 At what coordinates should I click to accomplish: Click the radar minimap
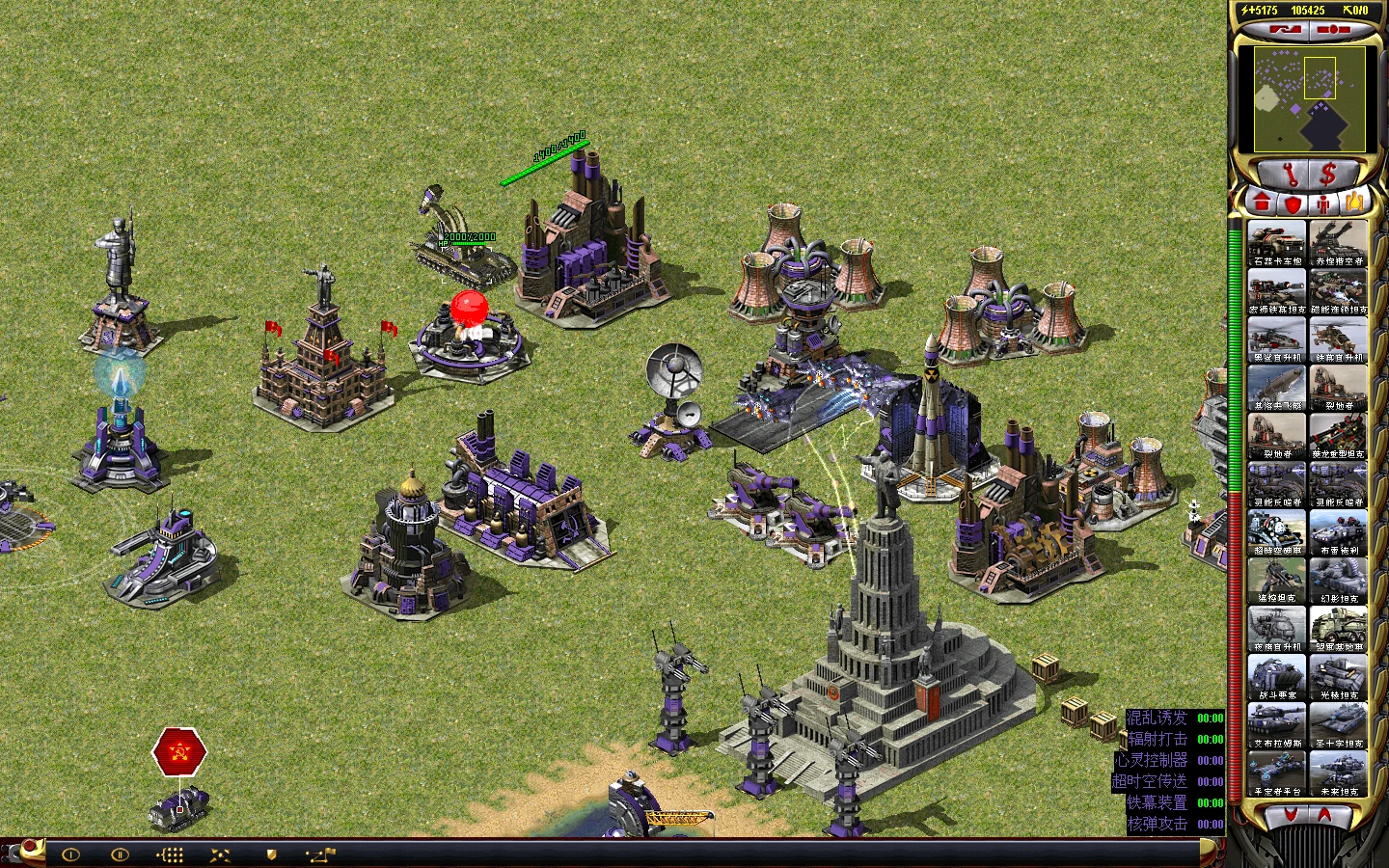[1310, 98]
